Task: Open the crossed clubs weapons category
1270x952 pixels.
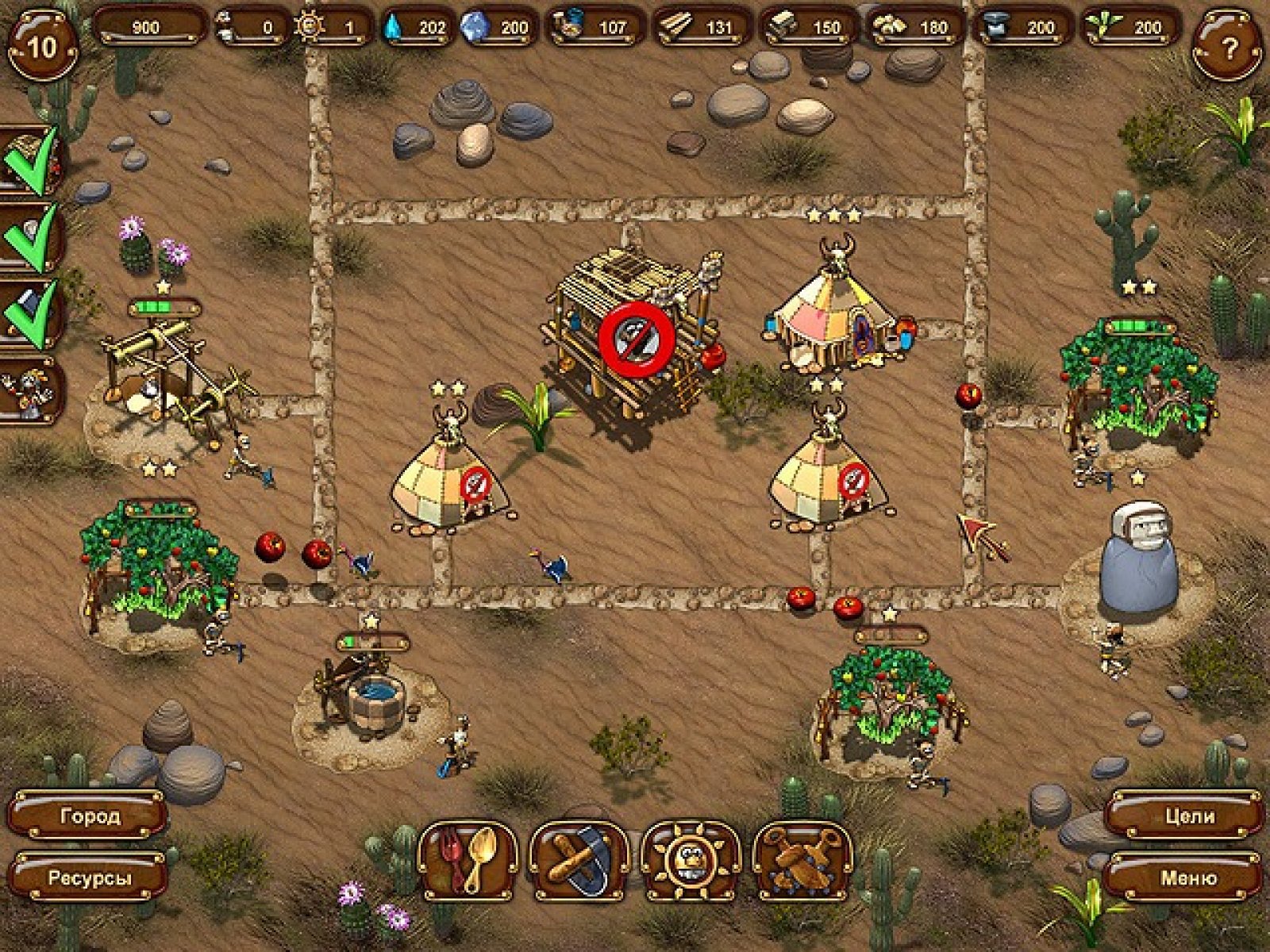Action: [802, 861]
